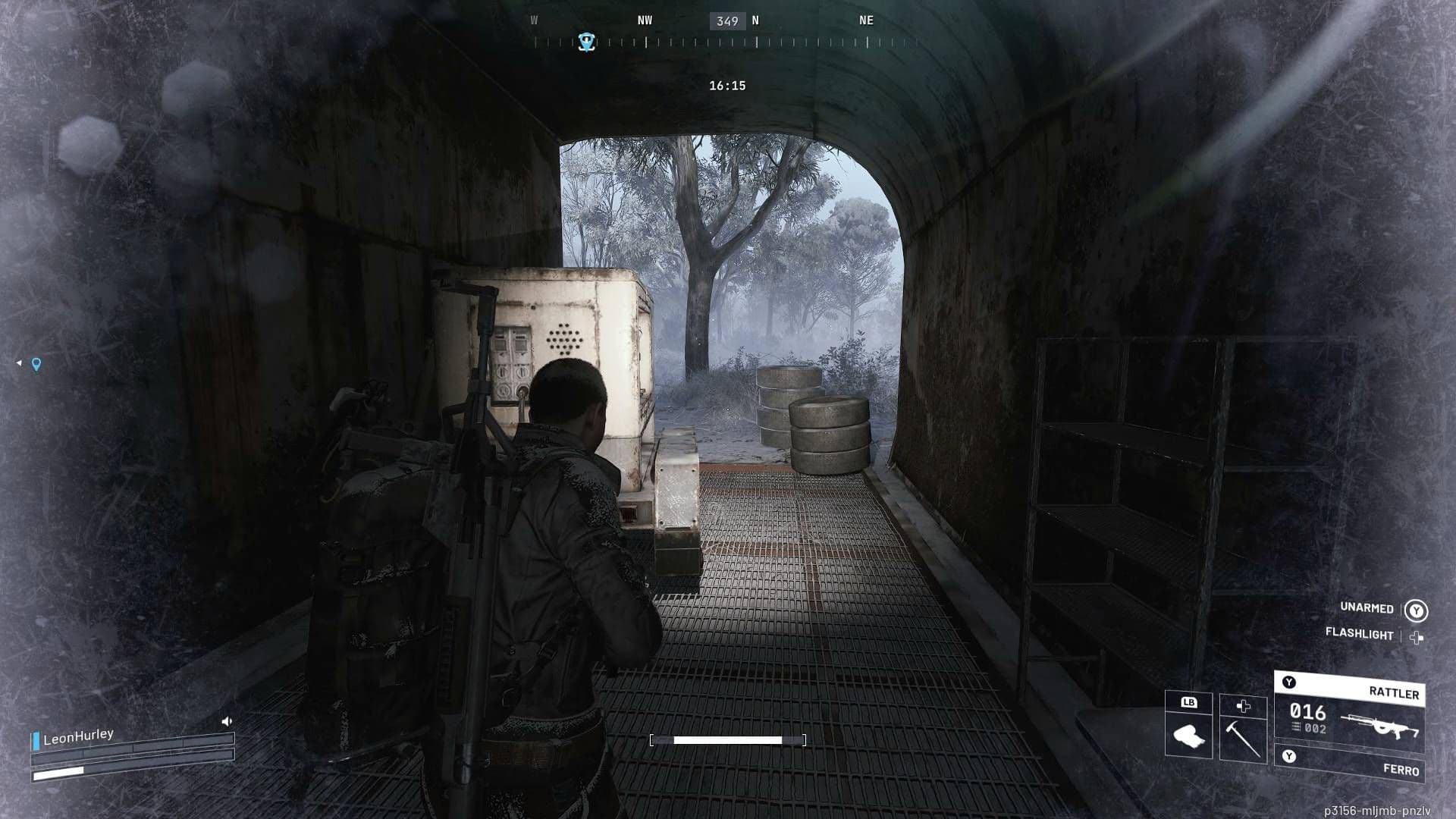The width and height of the screenshot is (1456, 819).
Task: Click the flashlight d-pad quickslot icon
Action: tap(1416, 639)
